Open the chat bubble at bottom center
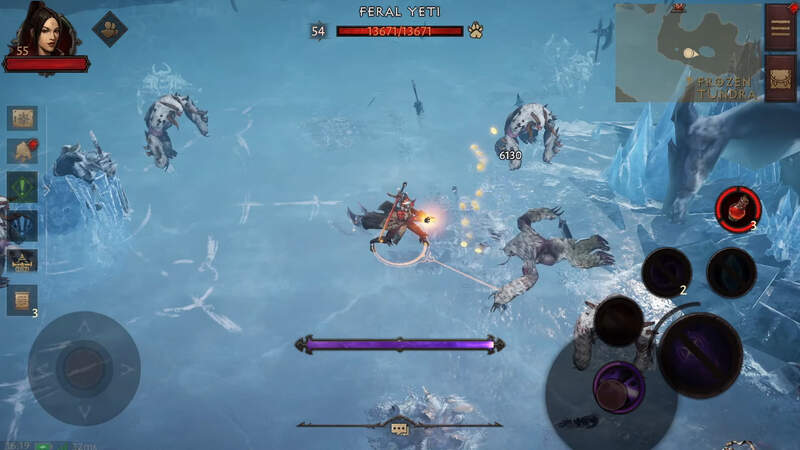 [399, 428]
